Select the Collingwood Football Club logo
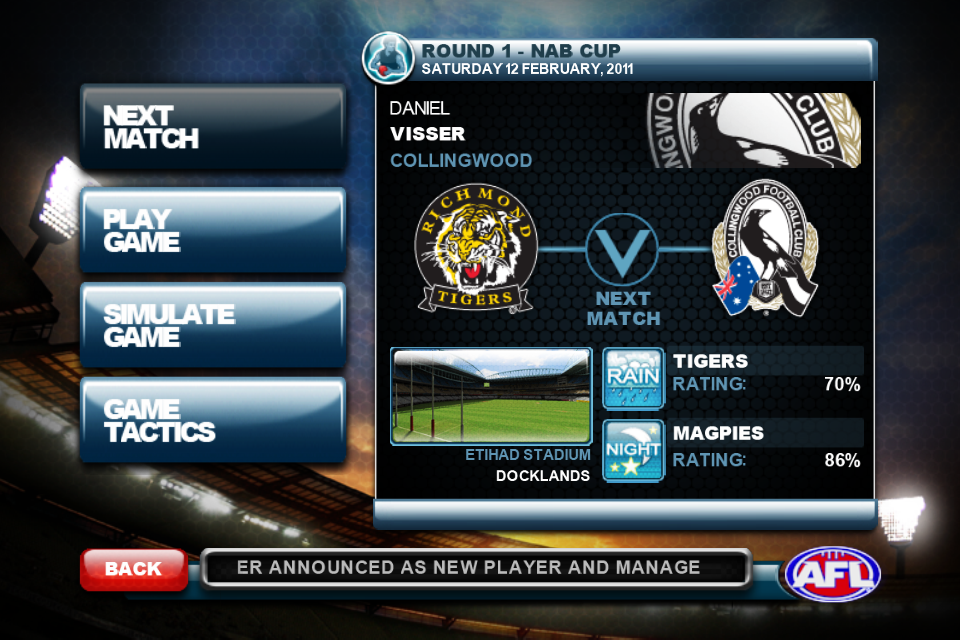 (765, 250)
